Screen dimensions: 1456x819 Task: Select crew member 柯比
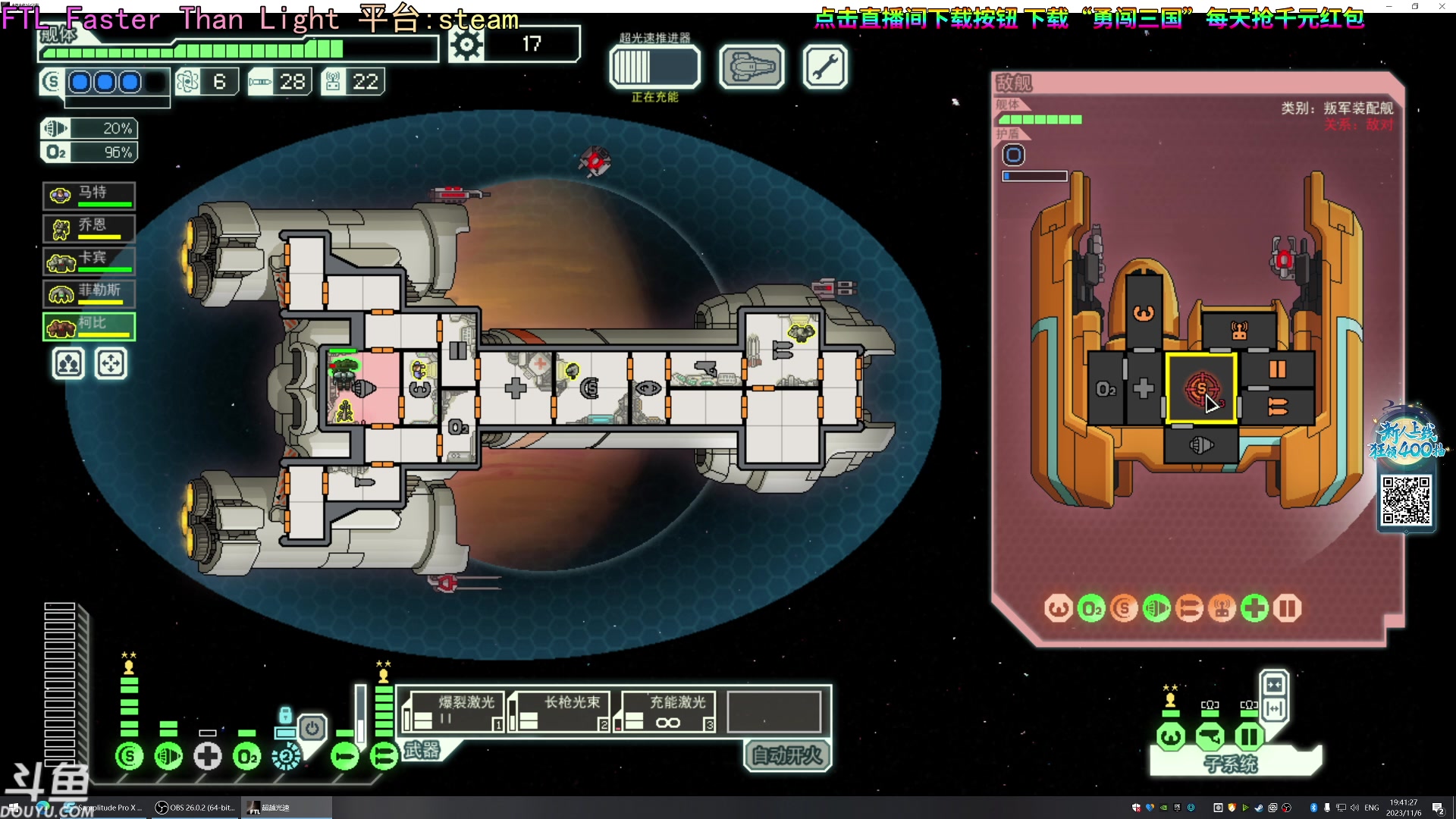click(x=89, y=326)
